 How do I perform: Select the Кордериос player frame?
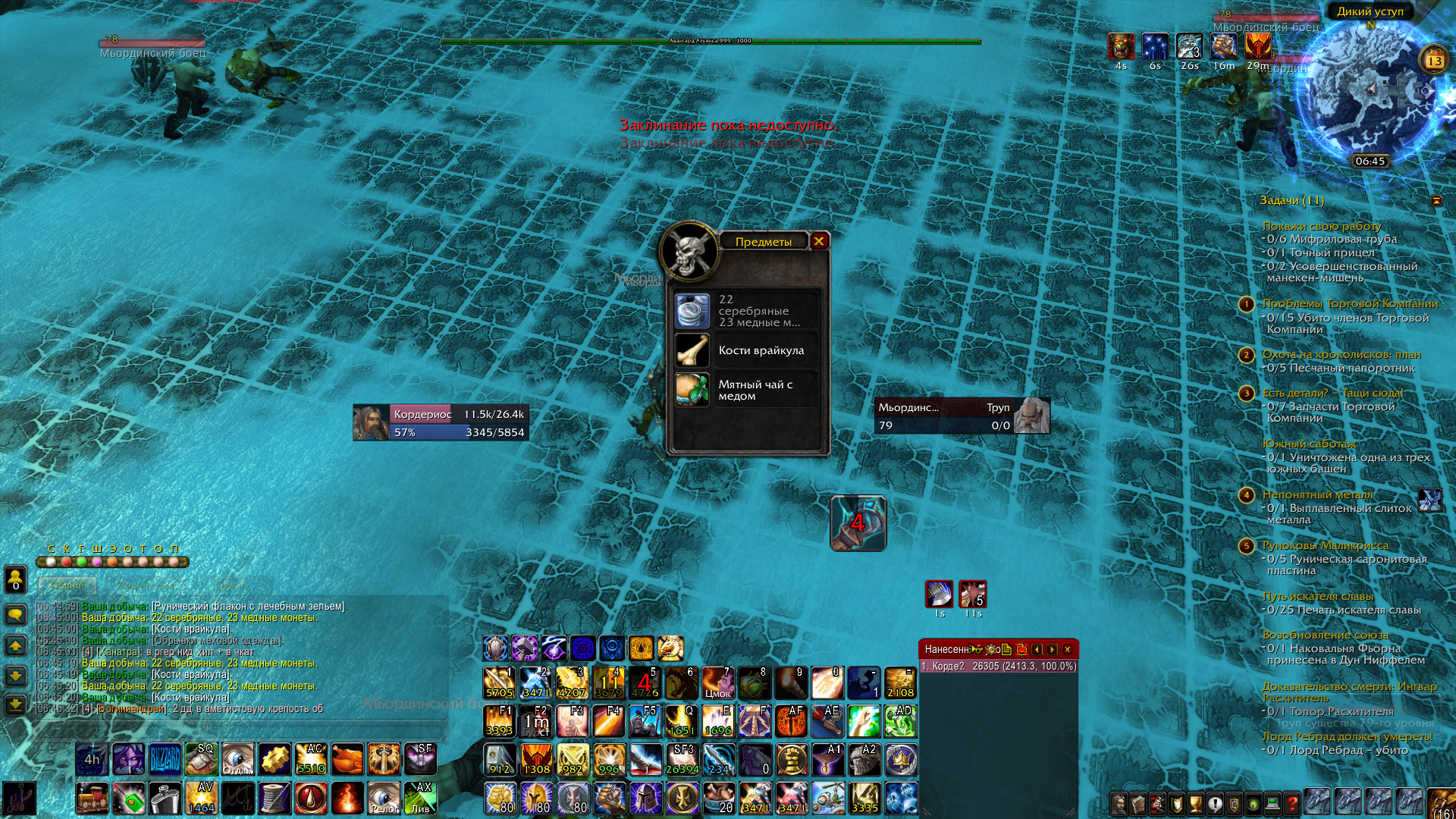pyautogui.click(x=441, y=422)
